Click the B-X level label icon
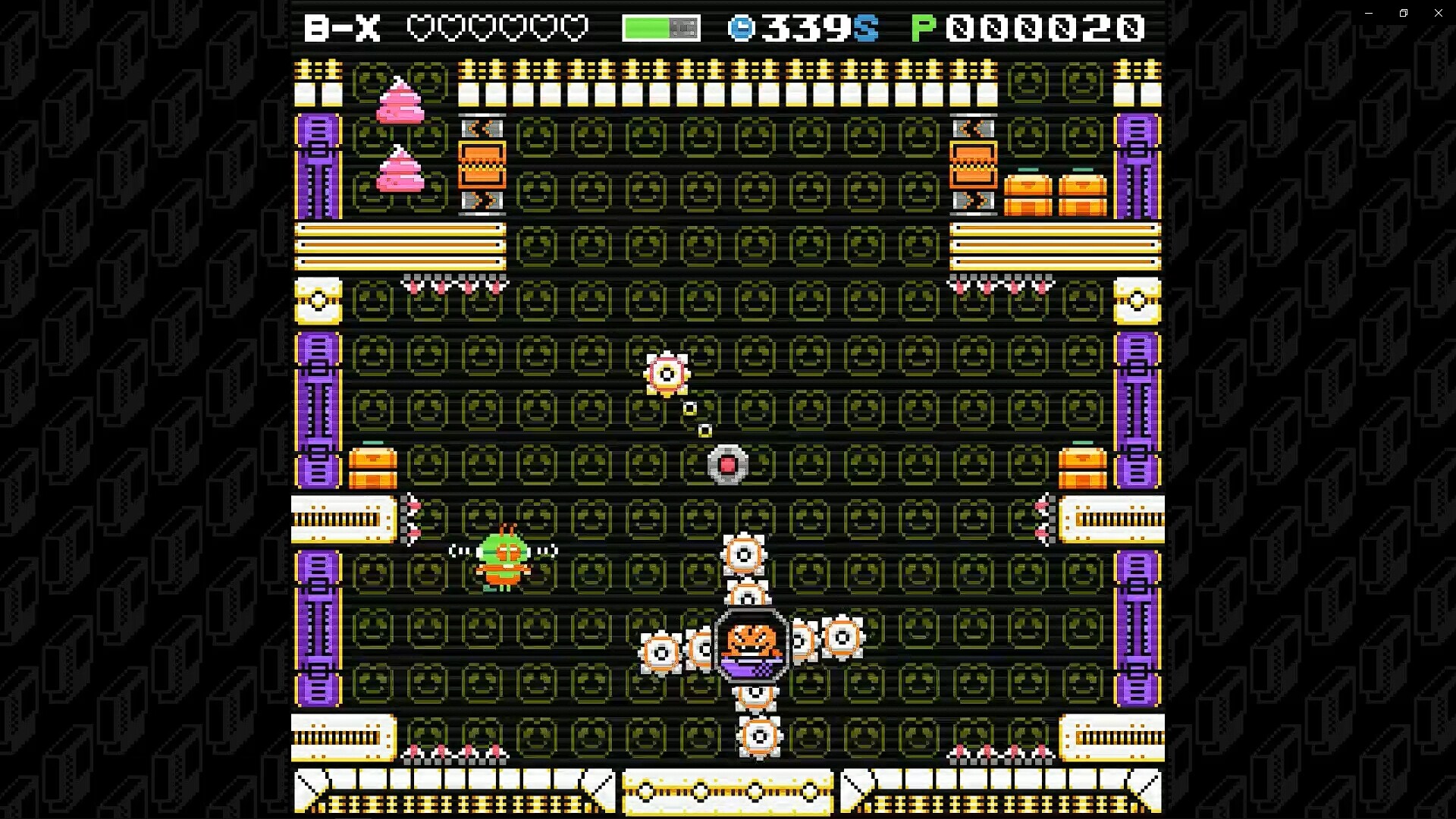Viewport: 1456px width, 819px height. 343,27
